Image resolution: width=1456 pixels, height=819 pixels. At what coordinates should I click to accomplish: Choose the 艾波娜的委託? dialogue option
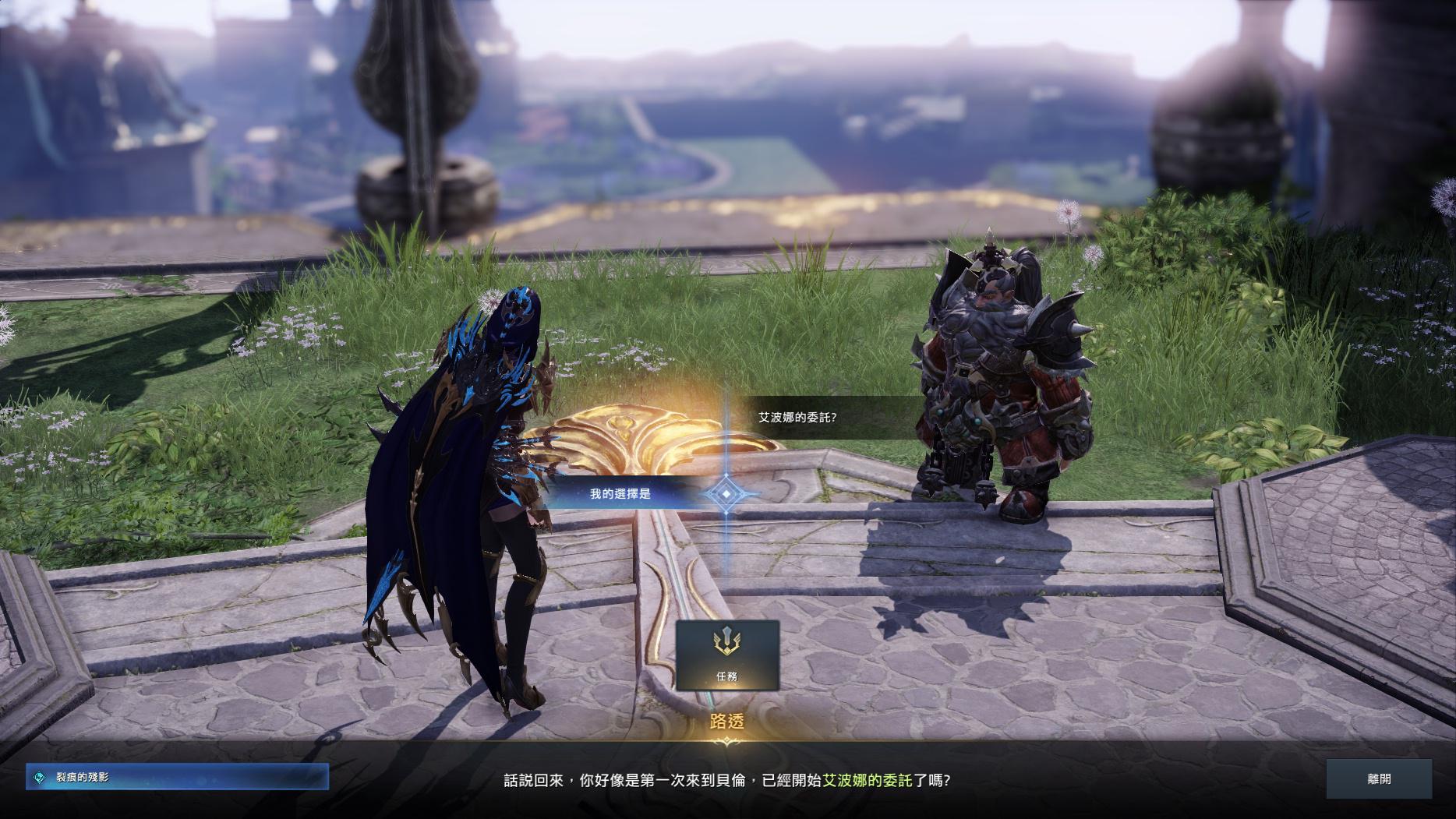pyautogui.click(x=798, y=417)
